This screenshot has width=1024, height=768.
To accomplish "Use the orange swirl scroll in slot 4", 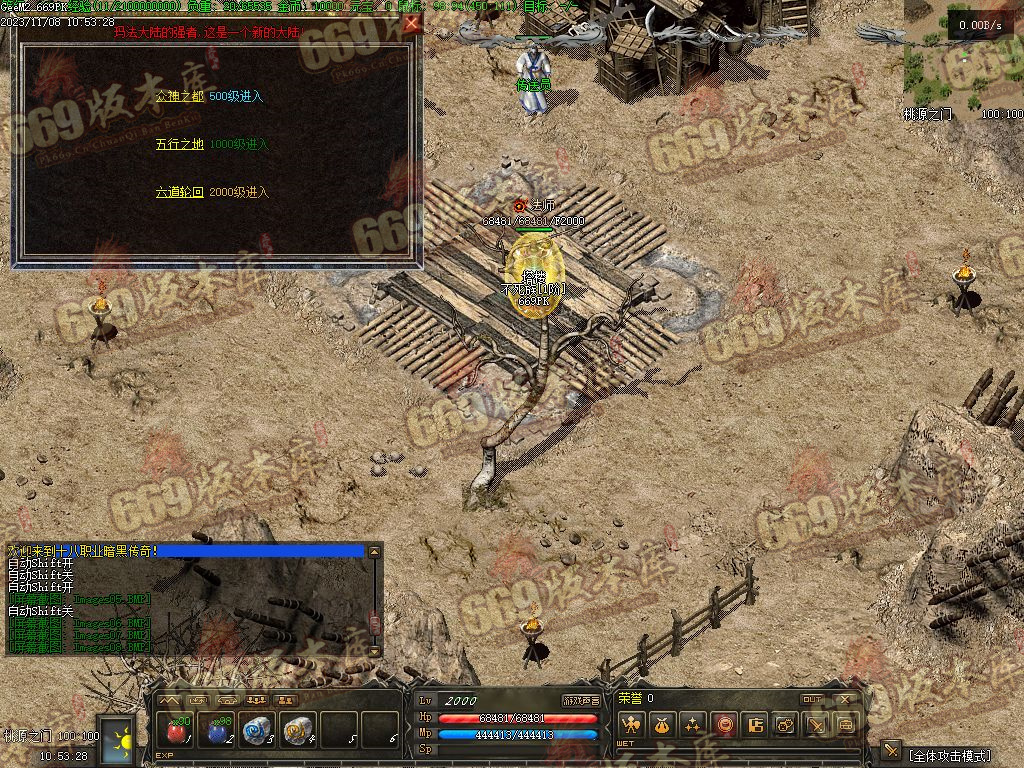I will pyautogui.click(x=297, y=730).
